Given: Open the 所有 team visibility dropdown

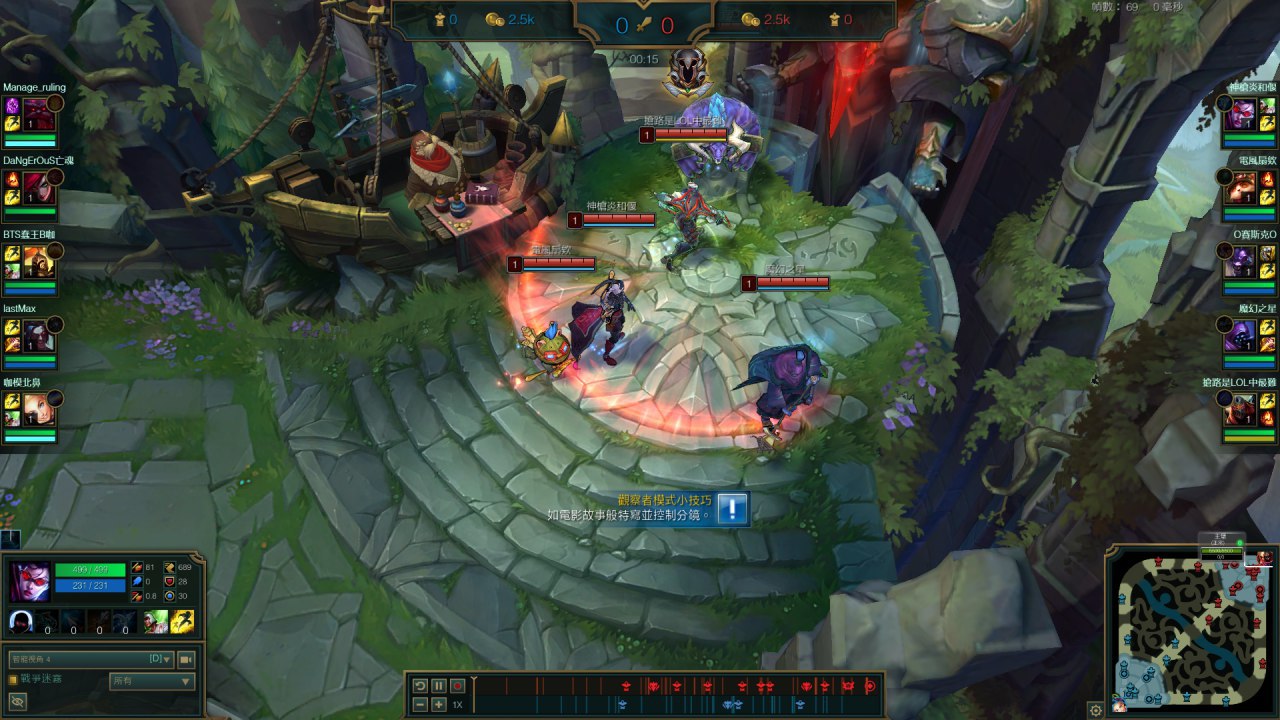Looking at the screenshot, I should click(152, 681).
